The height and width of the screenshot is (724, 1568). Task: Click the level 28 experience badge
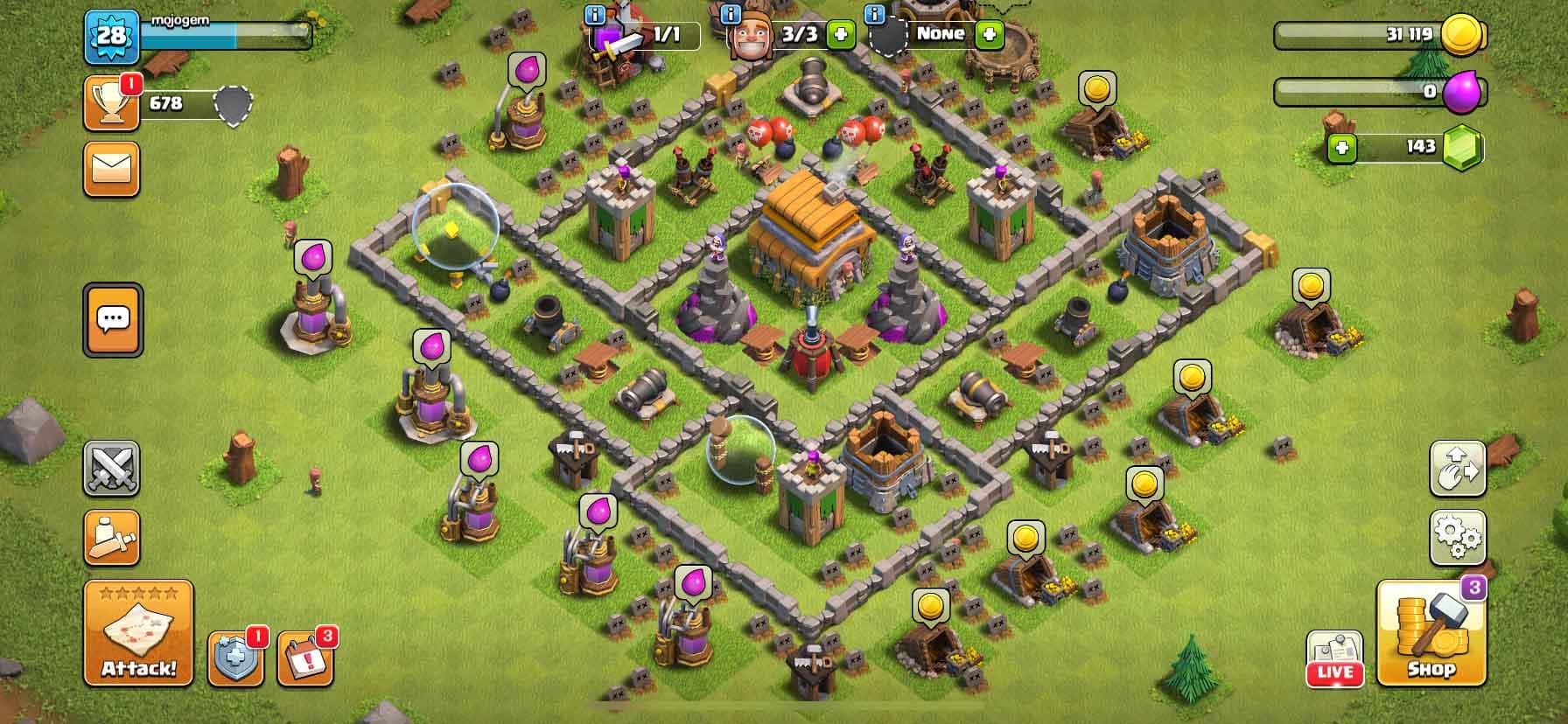[x=111, y=37]
